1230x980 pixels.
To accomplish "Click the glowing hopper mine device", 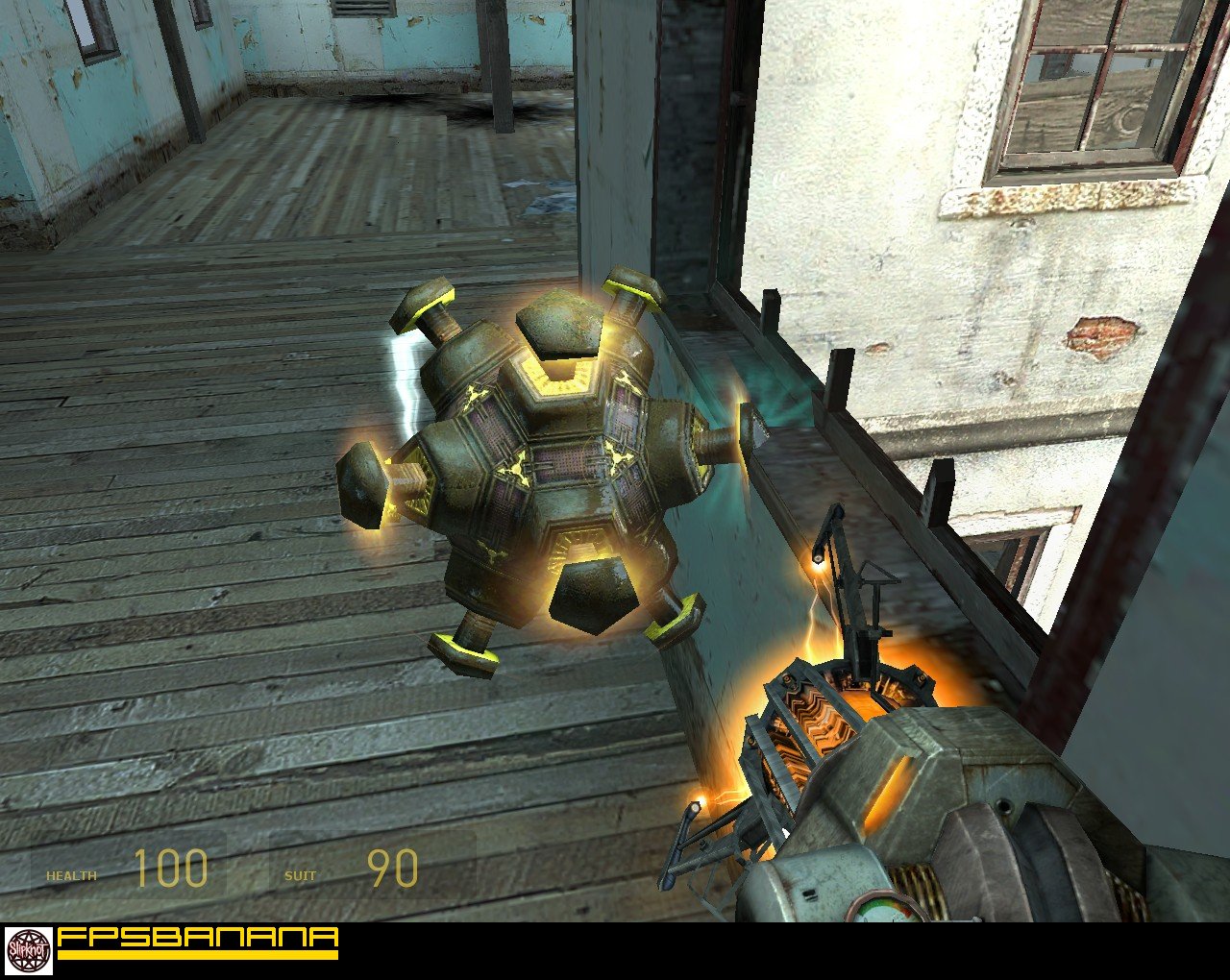I will (538, 461).
